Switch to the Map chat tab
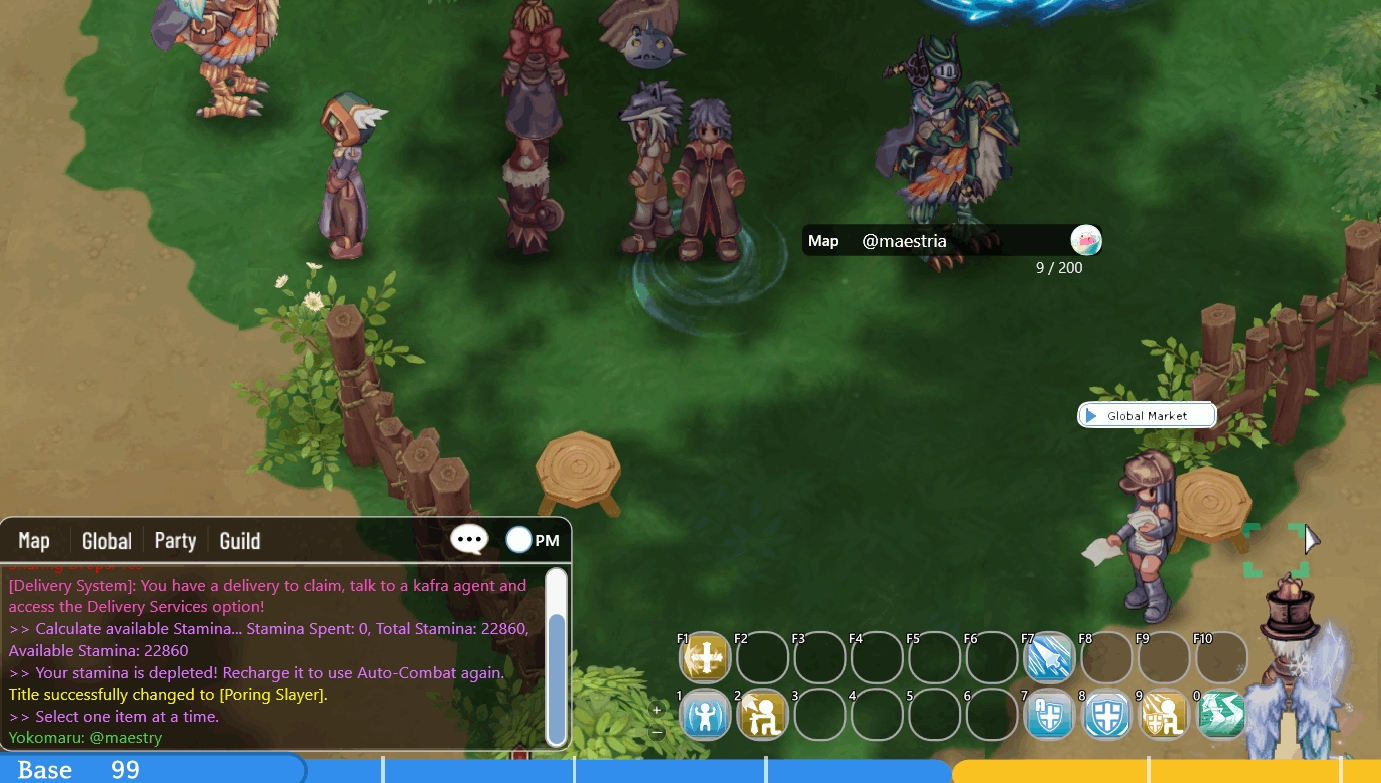This screenshot has height=783, width=1381. 34,541
